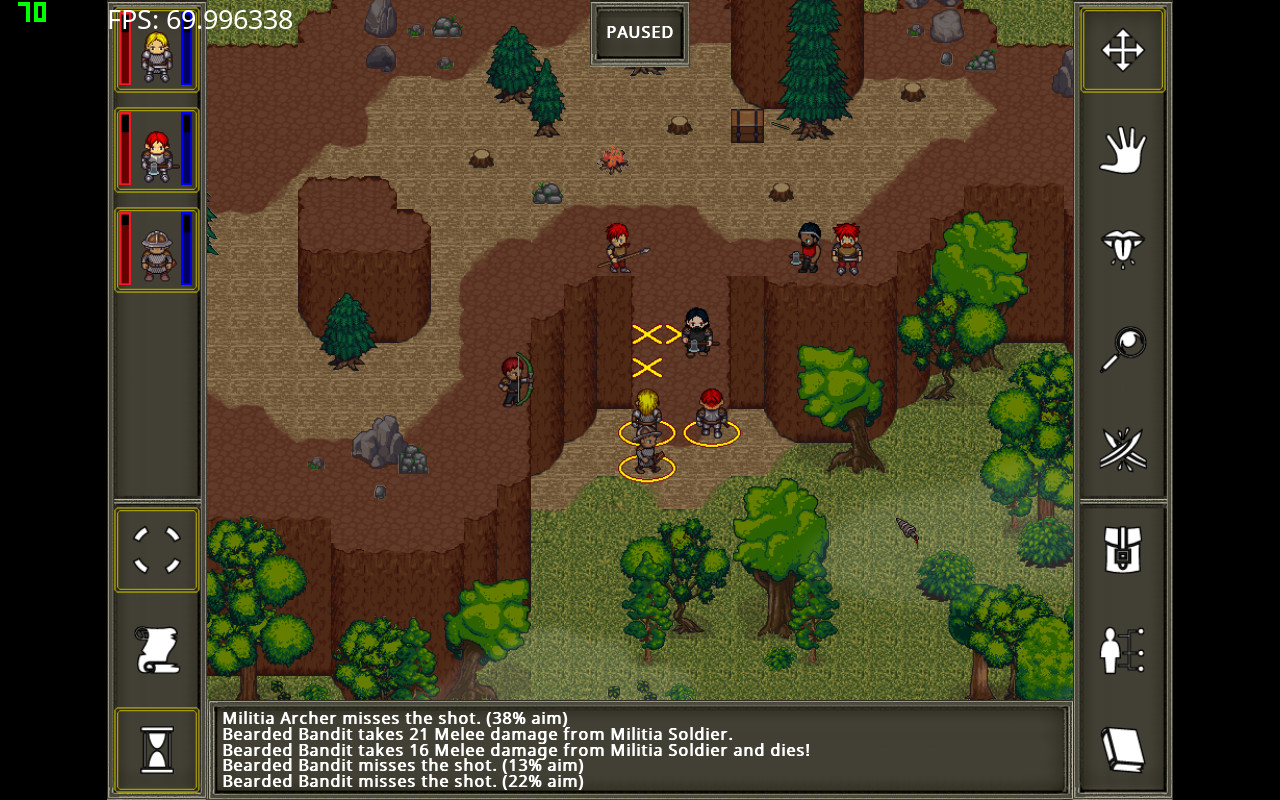
Task: Open the spellbook with the book icon
Action: 1122,748
